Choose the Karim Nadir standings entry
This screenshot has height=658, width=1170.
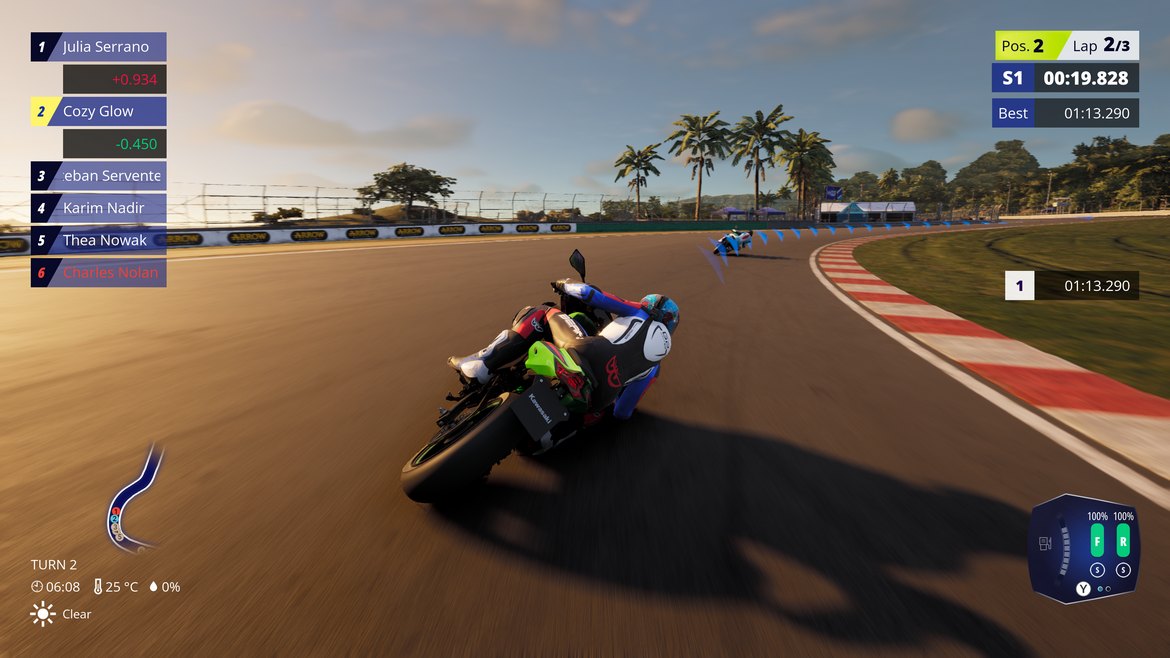(x=100, y=208)
